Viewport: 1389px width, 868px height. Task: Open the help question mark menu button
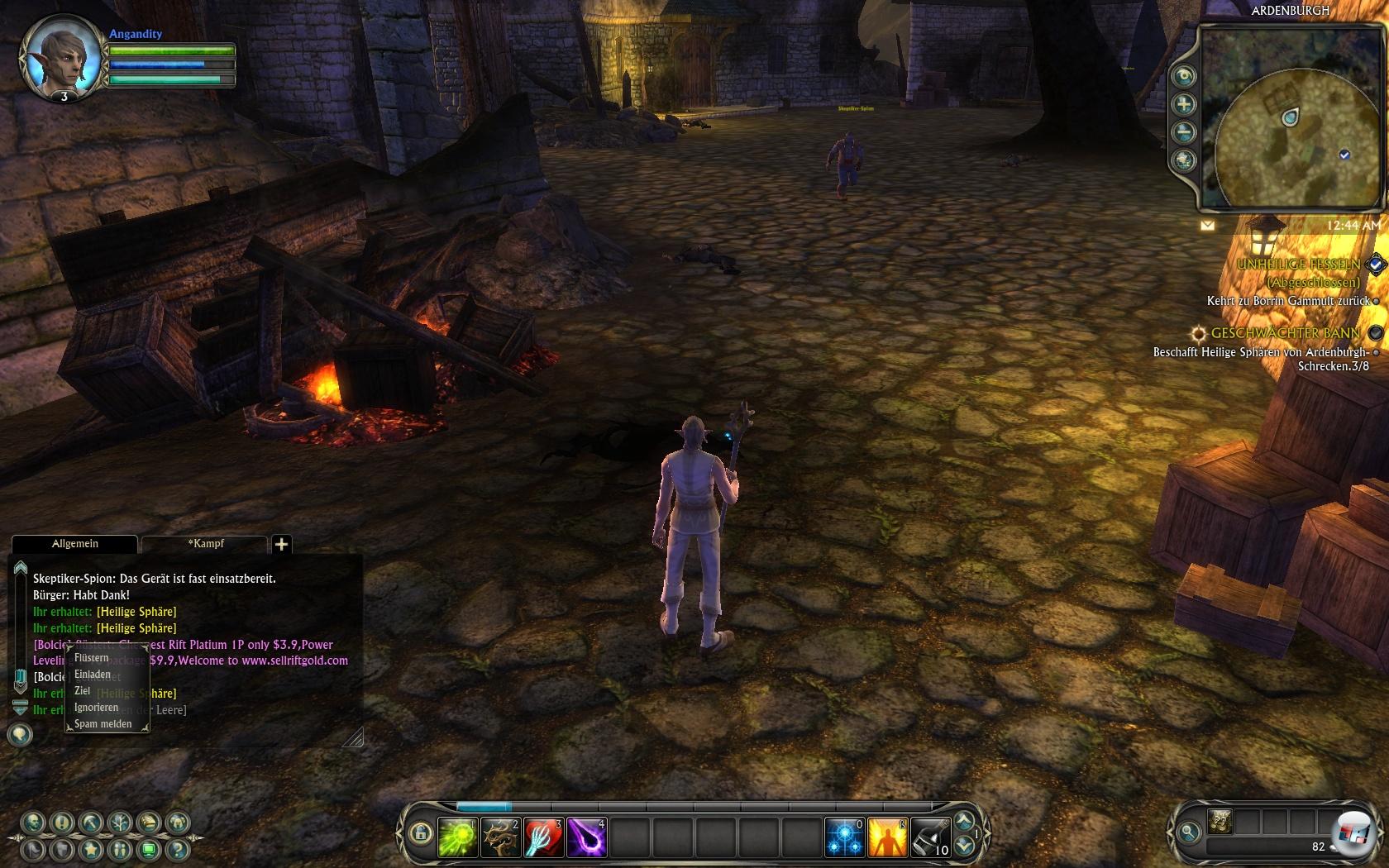[x=177, y=849]
